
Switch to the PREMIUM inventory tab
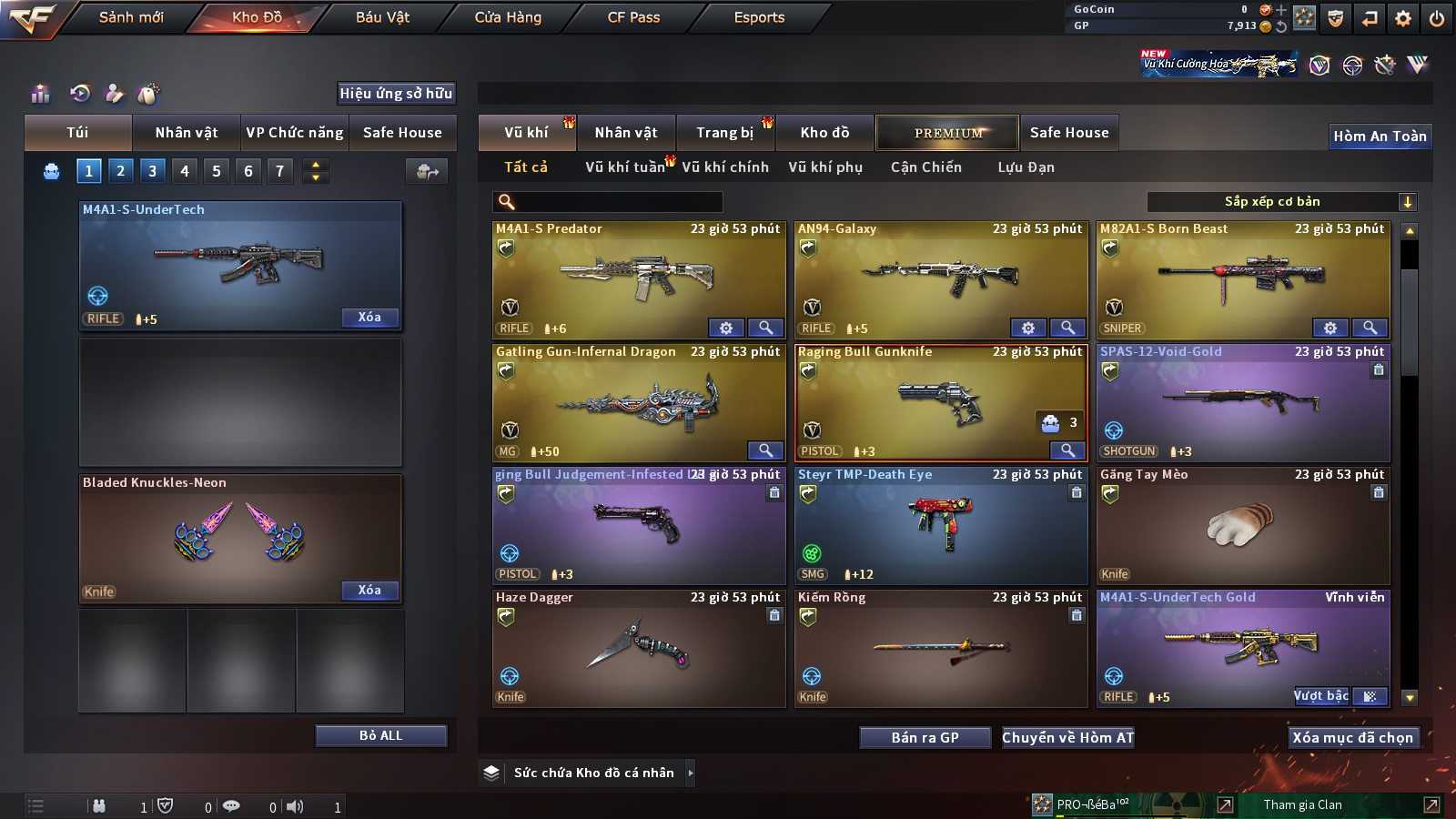click(947, 133)
